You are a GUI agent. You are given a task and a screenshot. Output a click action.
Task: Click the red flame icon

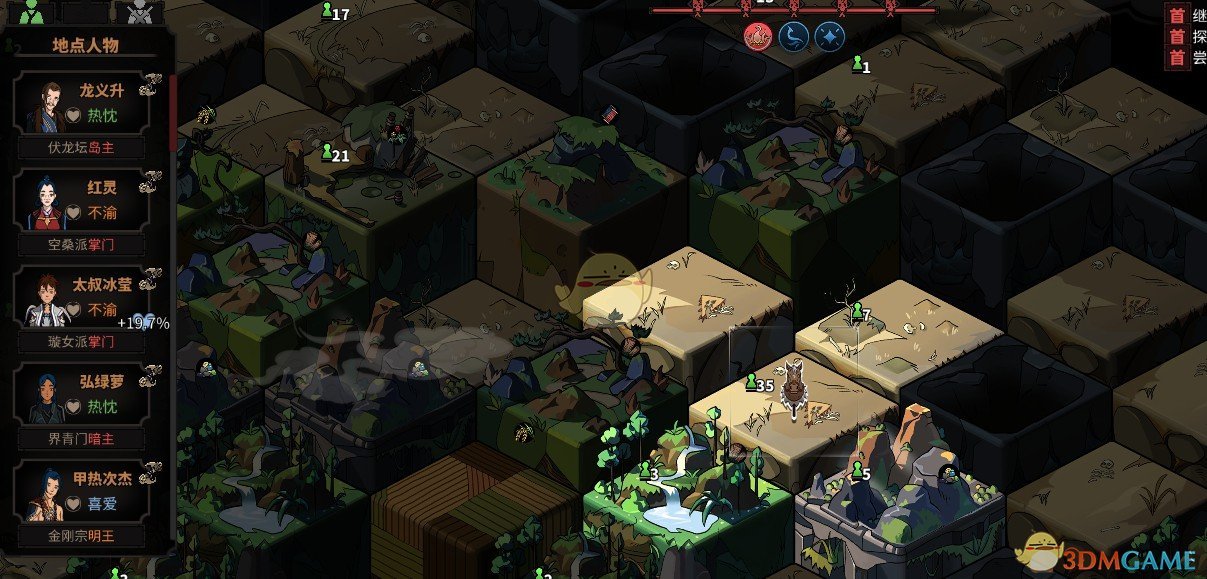758,37
